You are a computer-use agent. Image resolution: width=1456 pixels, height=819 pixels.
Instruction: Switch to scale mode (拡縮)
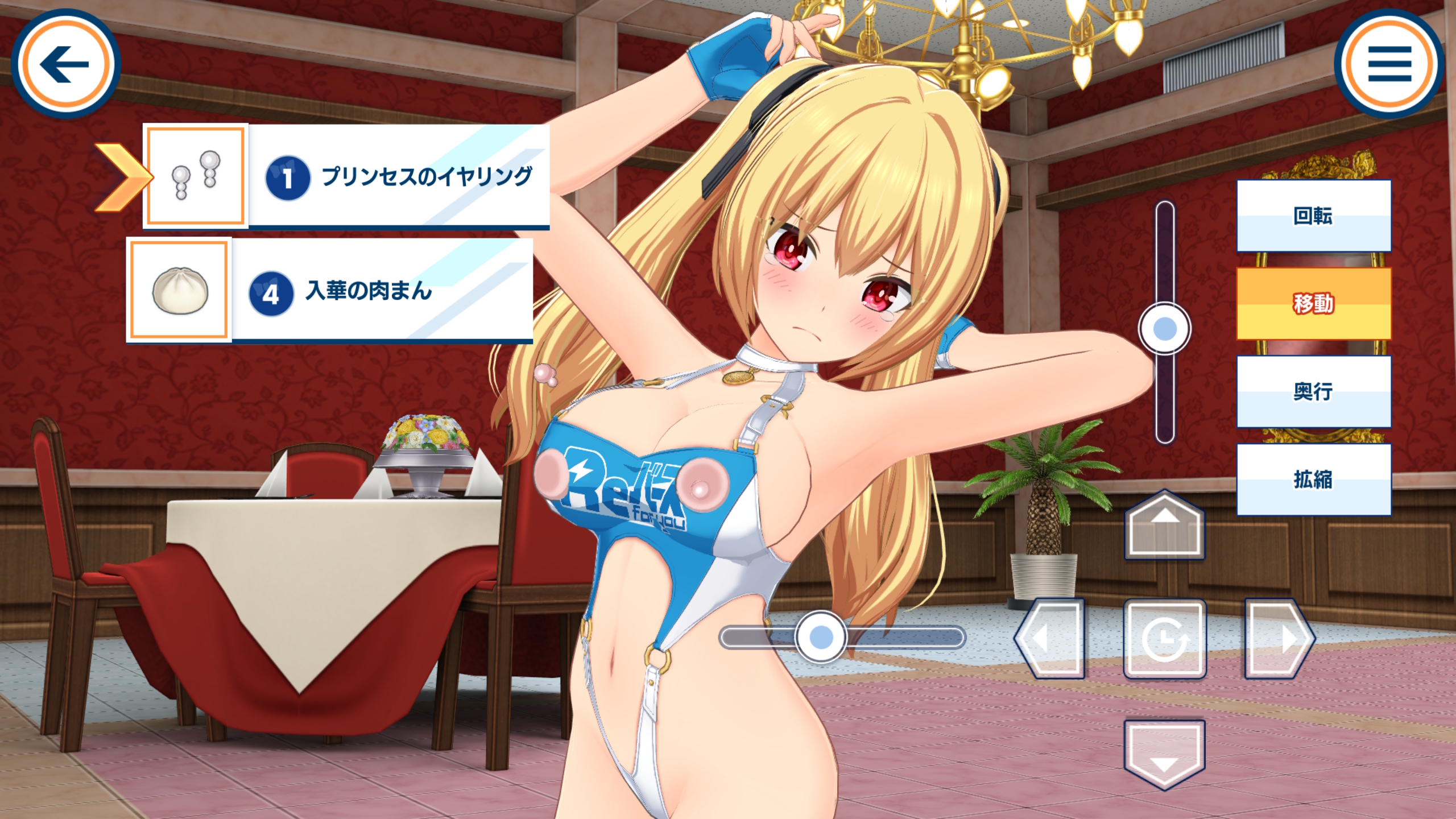tap(1313, 479)
